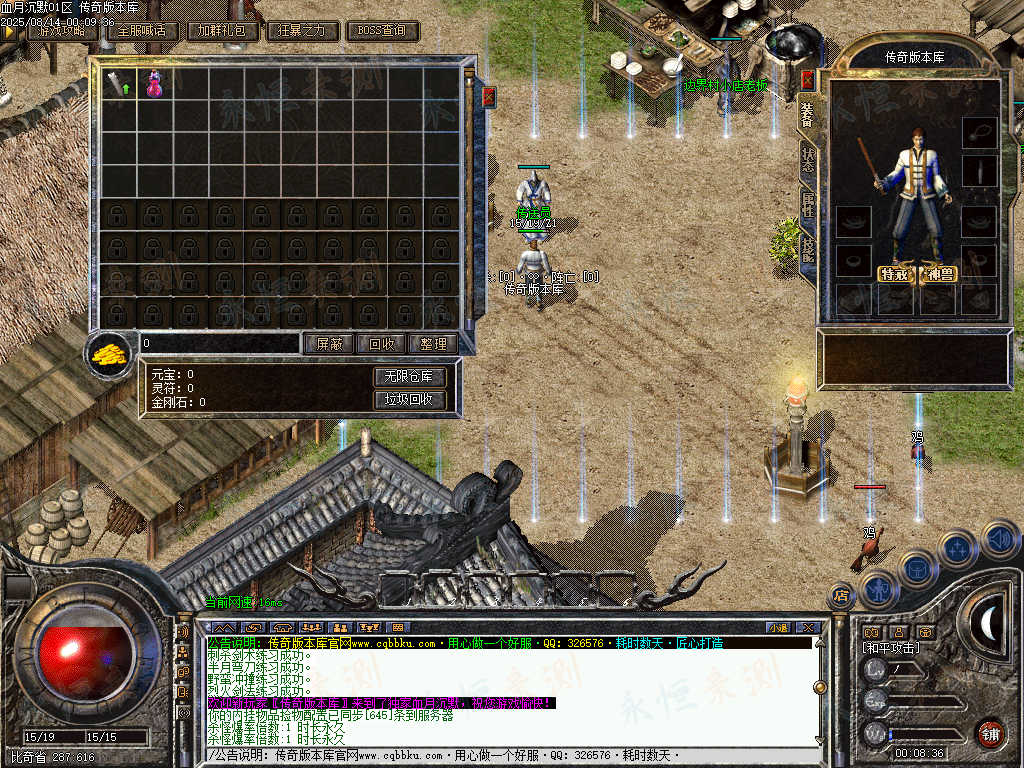The image size is (1024, 768).
Task: Open the 无限仓库 unlimited warehouse
Action: point(409,377)
